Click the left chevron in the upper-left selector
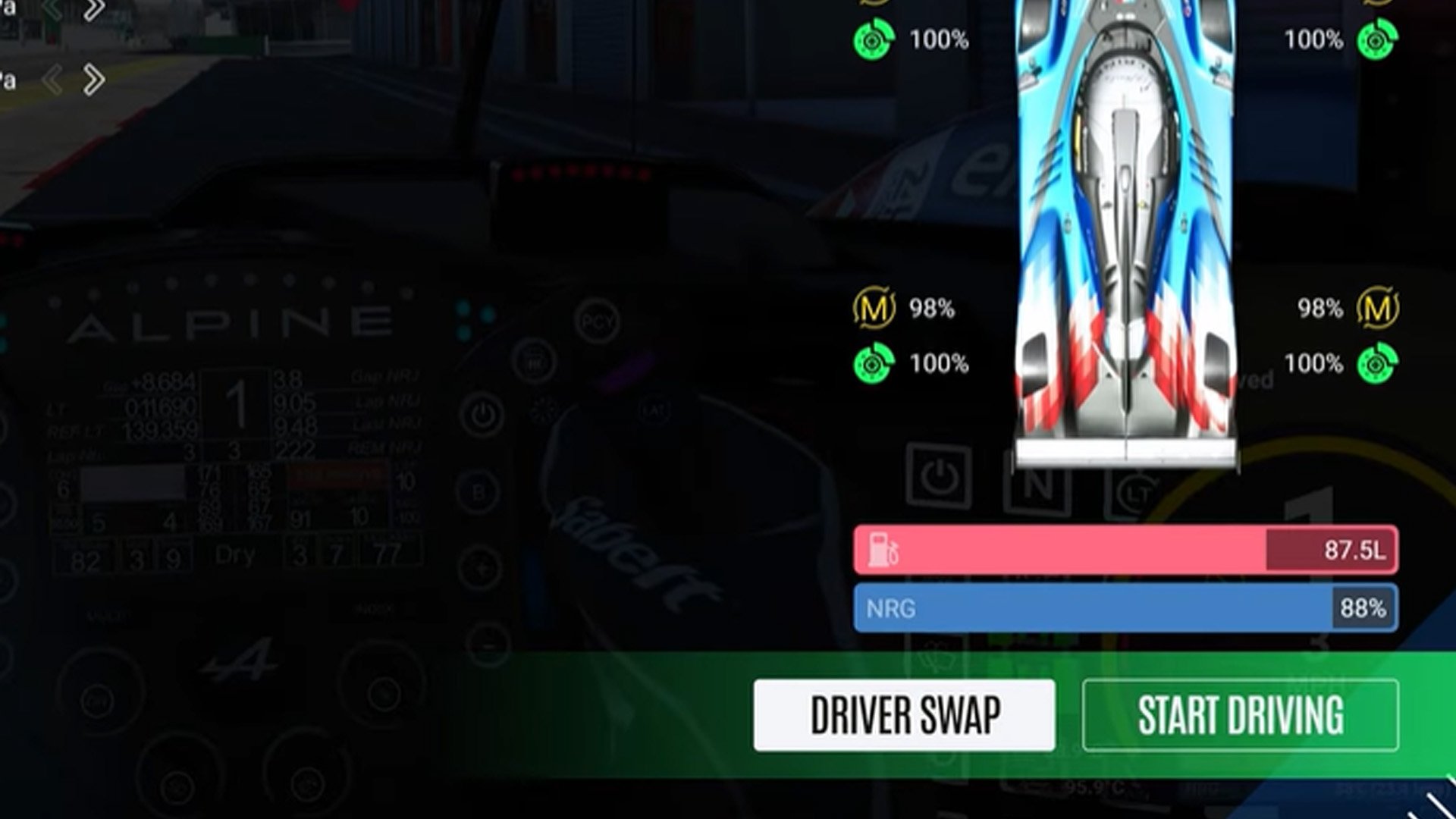This screenshot has height=819, width=1456. click(x=52, y=78)
